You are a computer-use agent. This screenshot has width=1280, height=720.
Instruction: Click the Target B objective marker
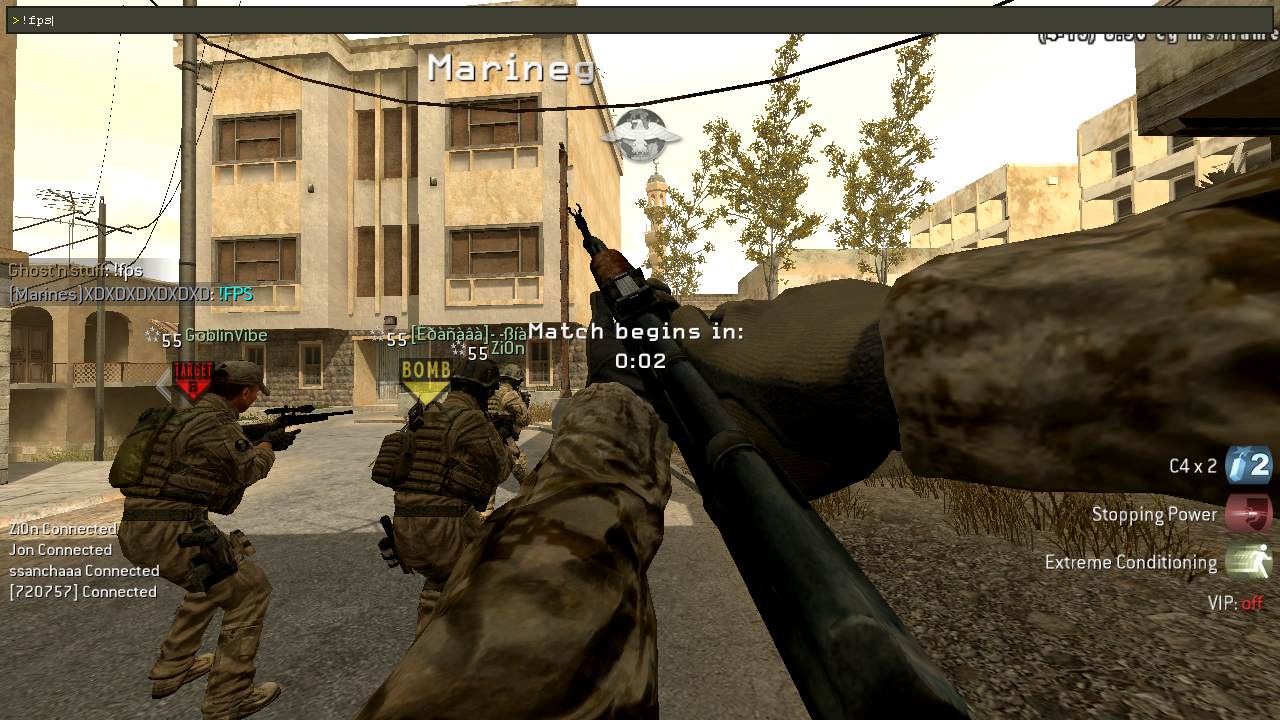pos(193,380)
